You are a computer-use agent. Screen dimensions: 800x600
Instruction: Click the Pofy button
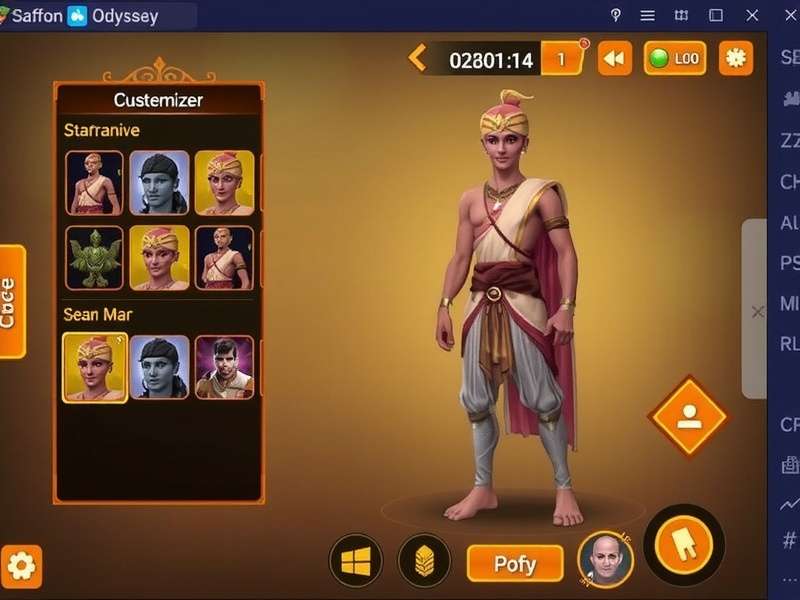pyautogui.click(x=515, y=564)
